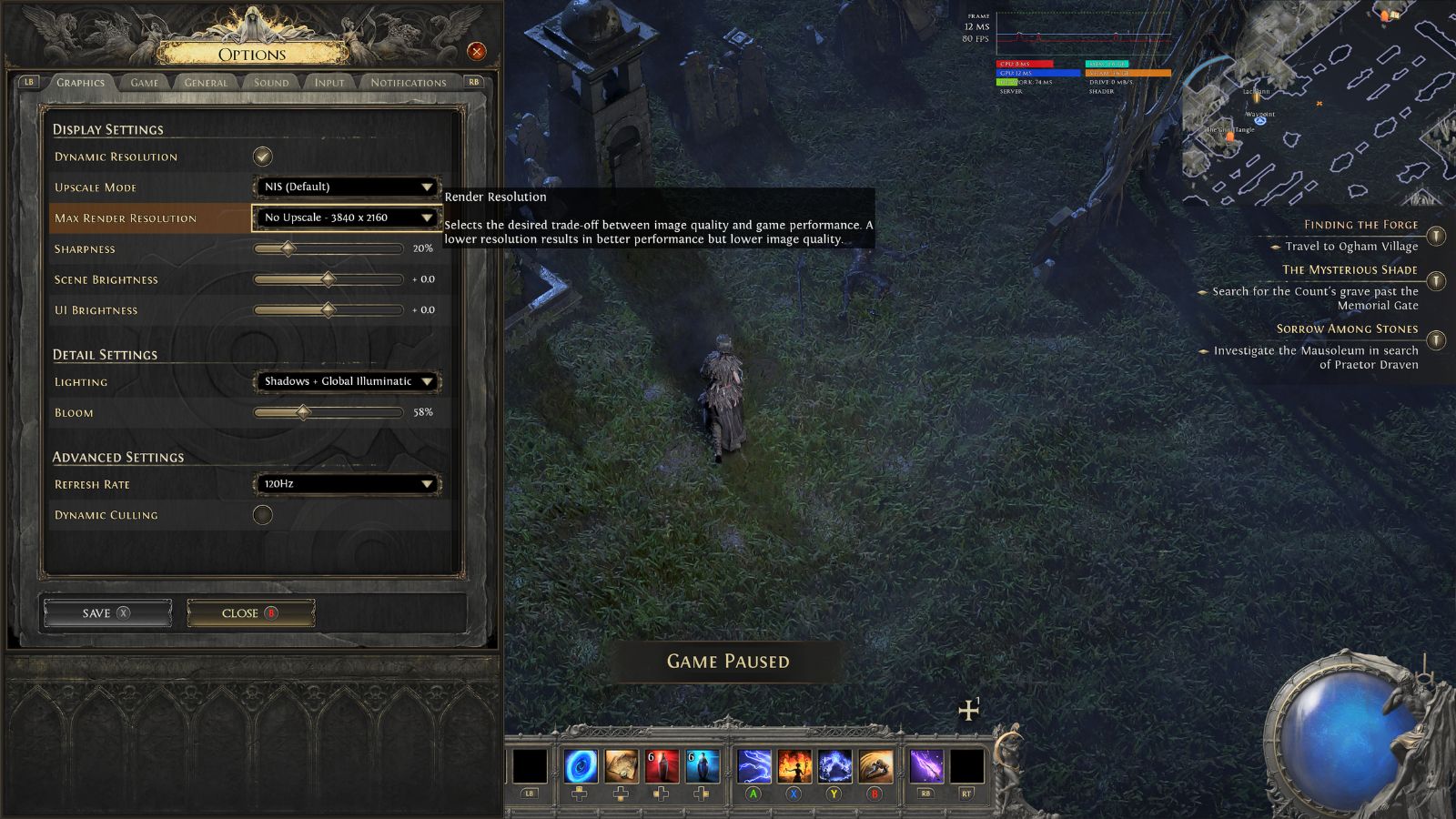The height and width of the screenshot is (819, 1456).
Task: Select the fire skill bound to X
Action: (794, 765)
